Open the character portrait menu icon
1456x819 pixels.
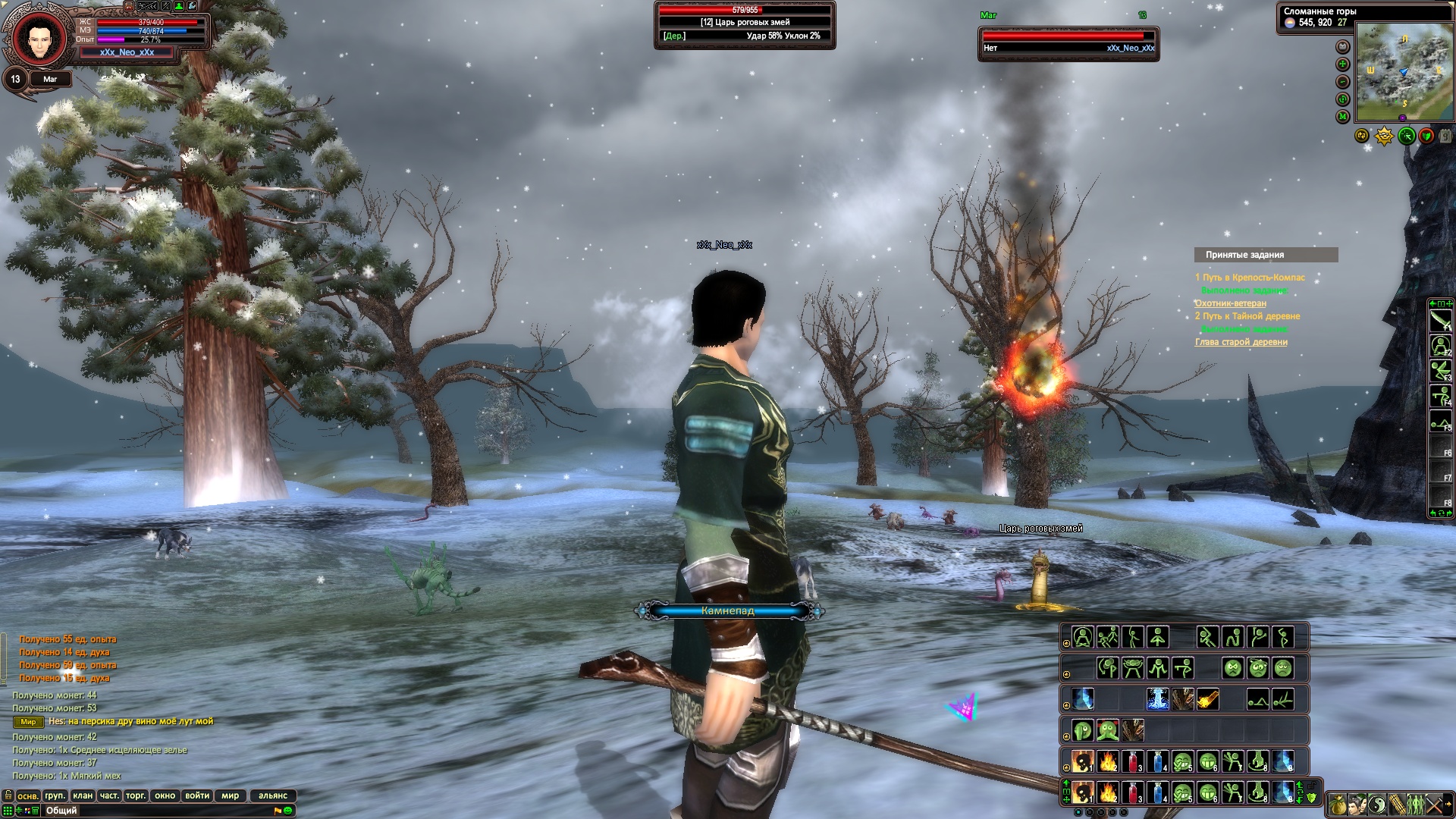1357,804
